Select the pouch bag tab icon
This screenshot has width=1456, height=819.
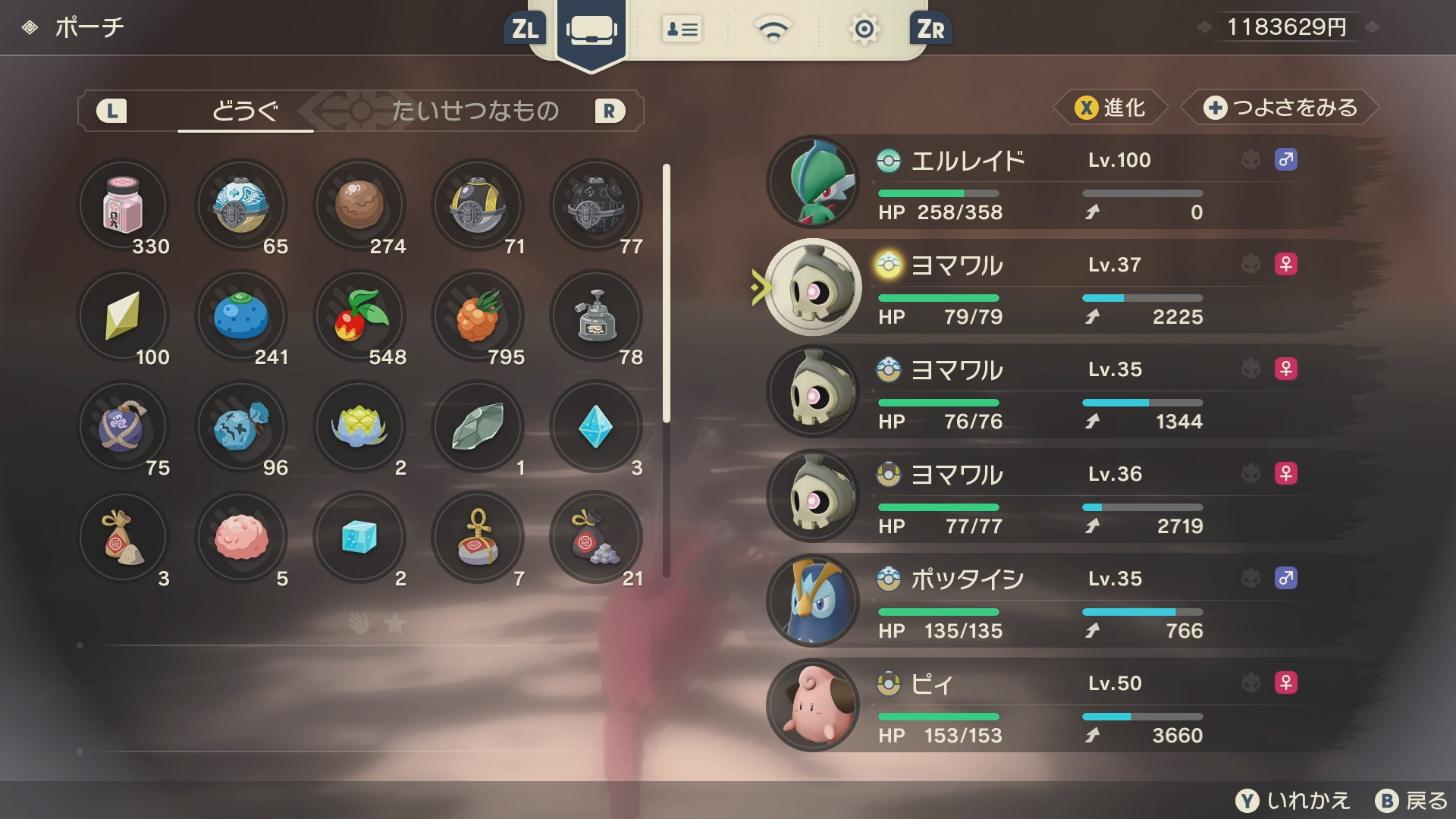point(591,30)
